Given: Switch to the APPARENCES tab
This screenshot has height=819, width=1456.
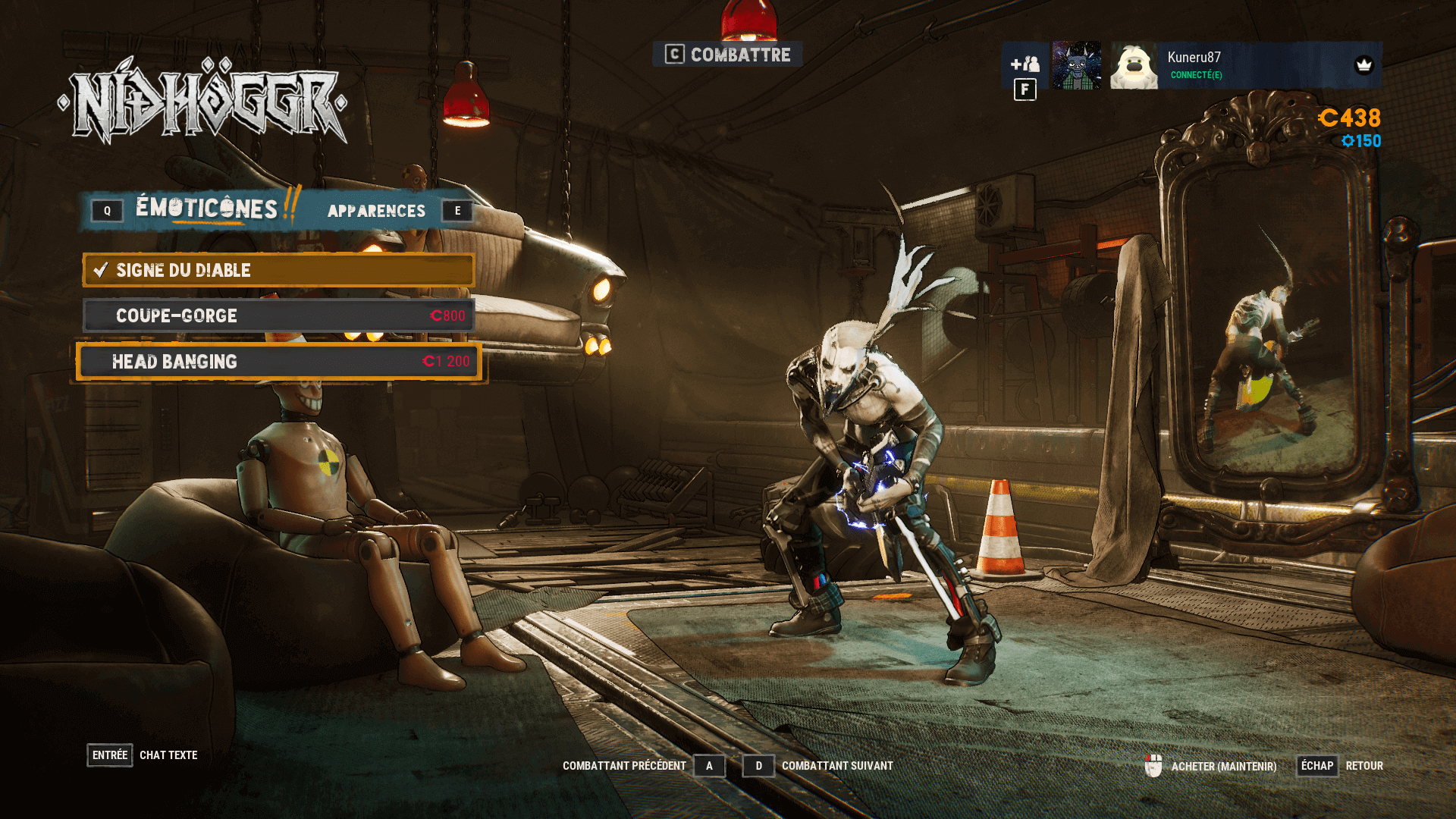Looking at the screenshot, I should (375, 211).
